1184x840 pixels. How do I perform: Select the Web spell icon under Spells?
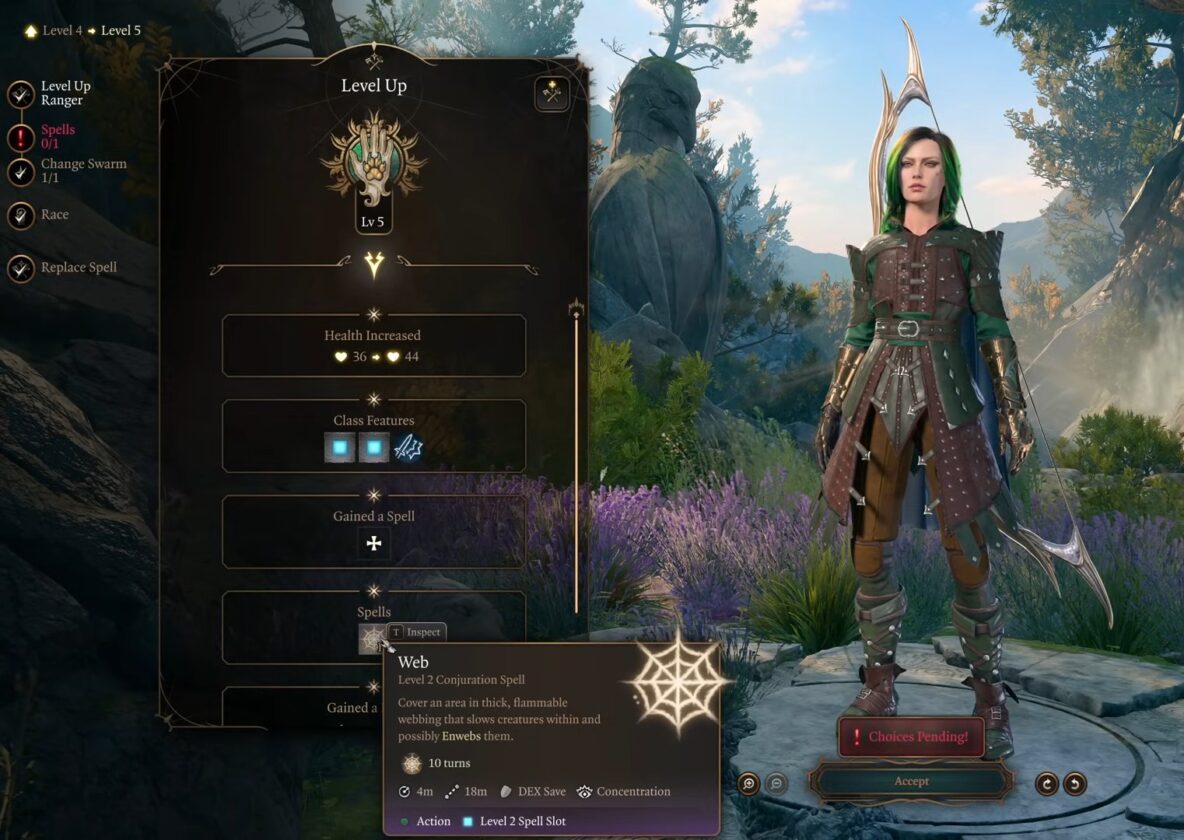point(372,639)
